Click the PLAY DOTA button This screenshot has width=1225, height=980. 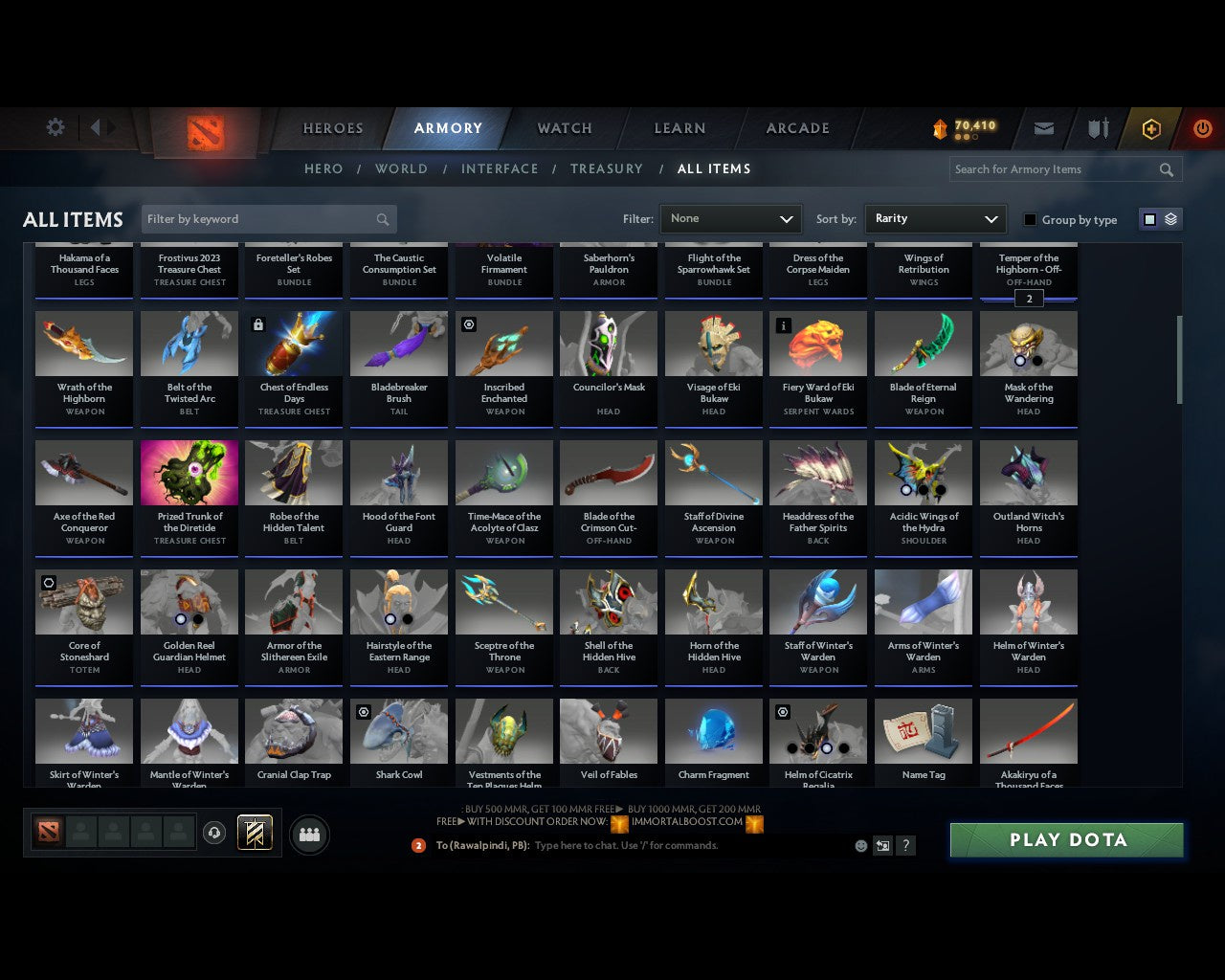point(1066,839)
